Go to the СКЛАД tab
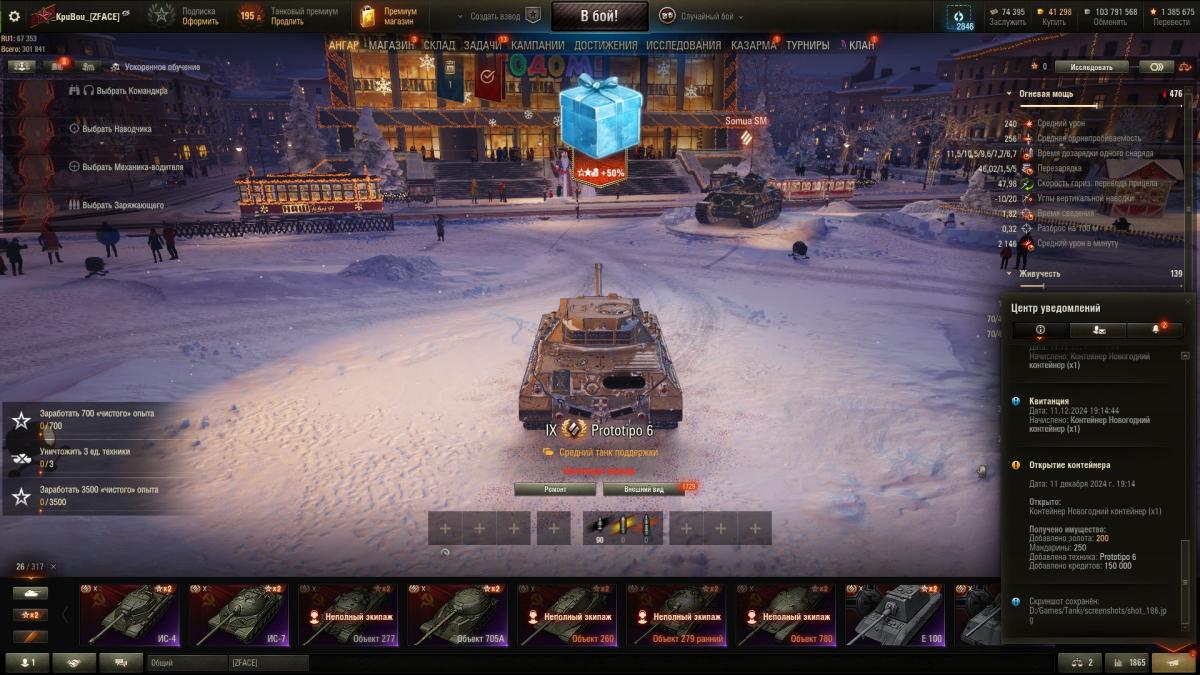1200x675 pixels. [x=439, y=45]
